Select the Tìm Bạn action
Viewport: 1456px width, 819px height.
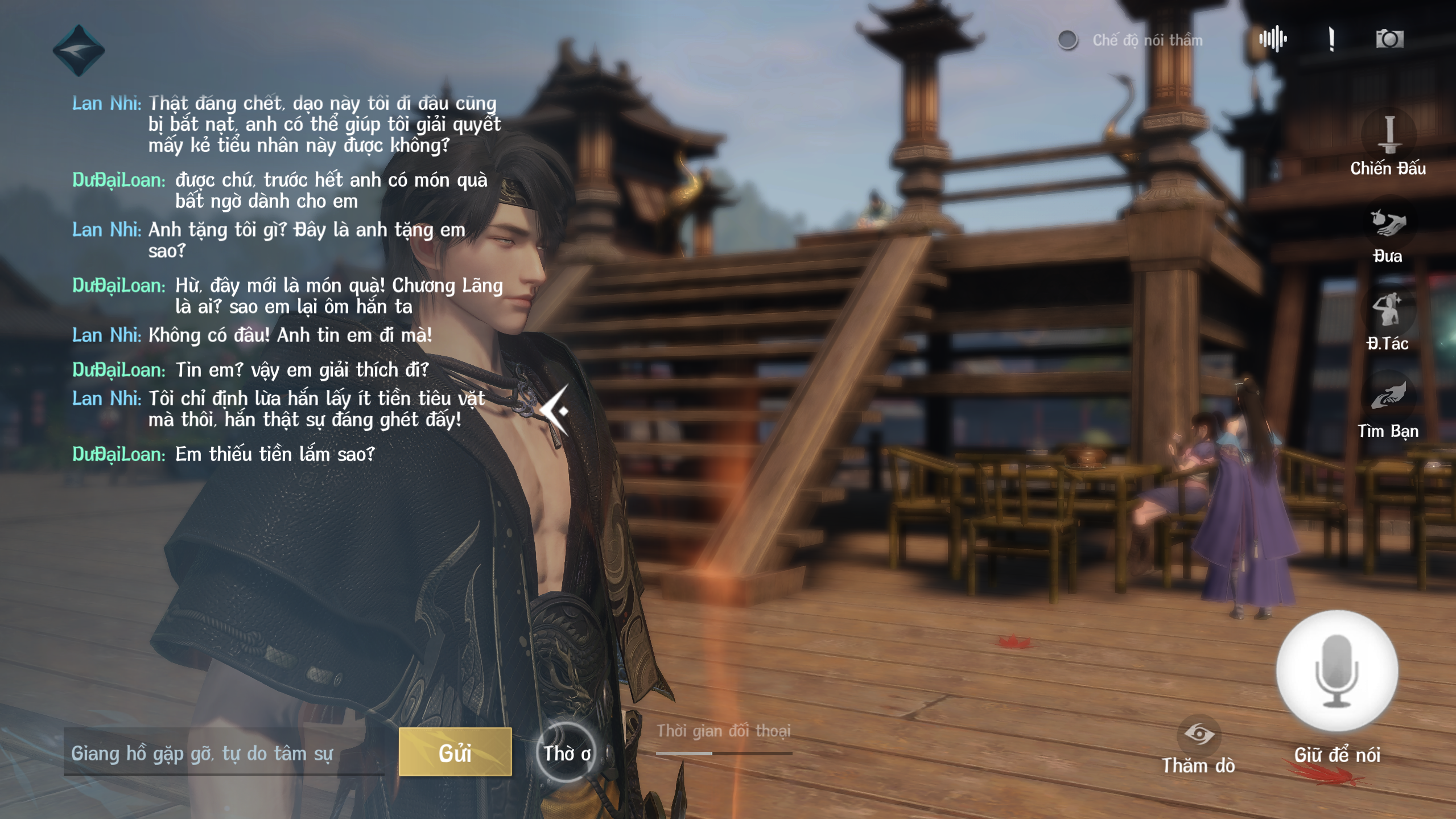pyautogui.click(x=1388, y=398)
